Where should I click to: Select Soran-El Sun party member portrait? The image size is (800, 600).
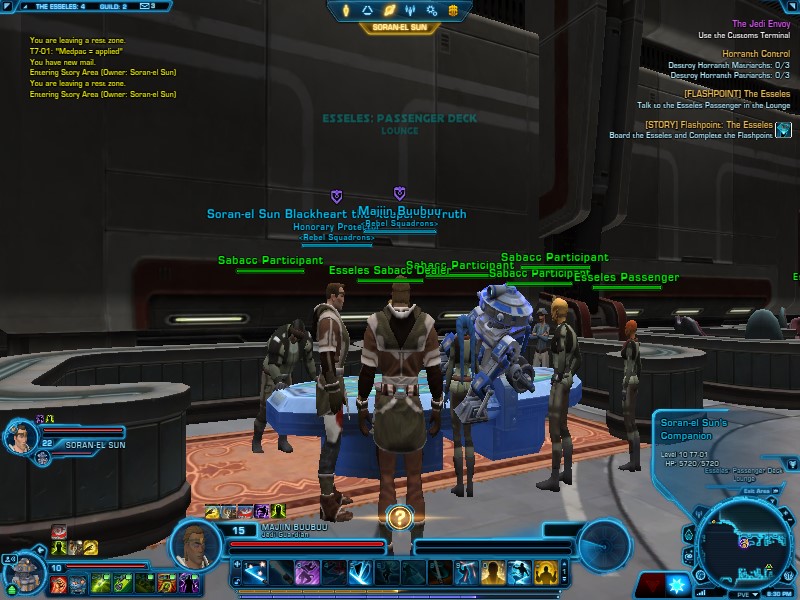tap(21, 437)
